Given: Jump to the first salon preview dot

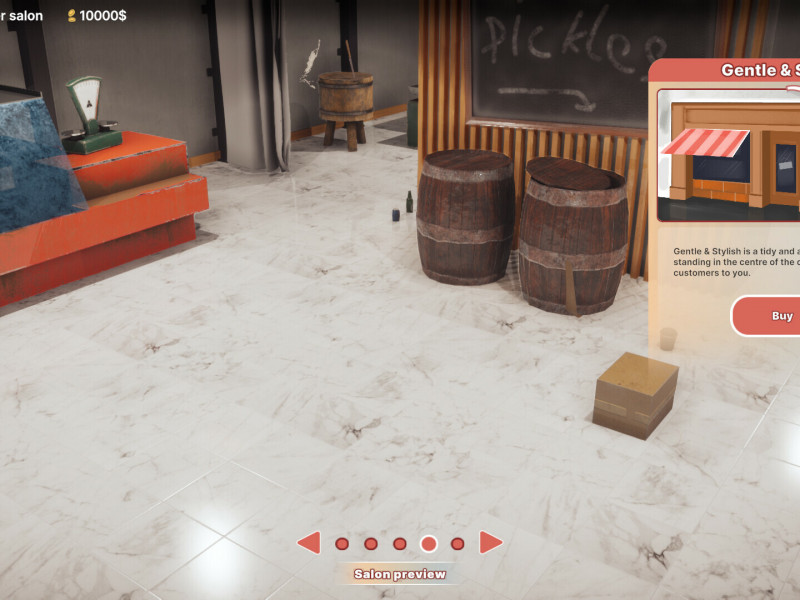Looking at the screenshot, I should click(342, 544).
